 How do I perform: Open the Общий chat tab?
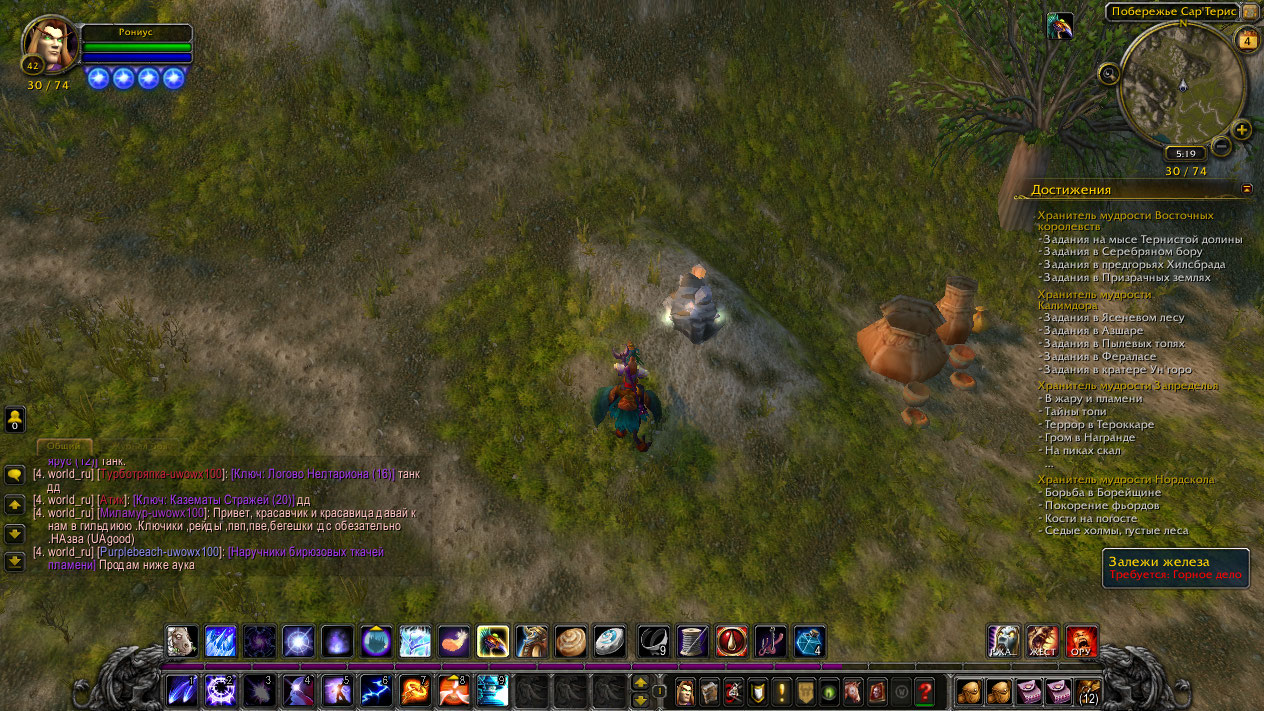tap(65, 446)
